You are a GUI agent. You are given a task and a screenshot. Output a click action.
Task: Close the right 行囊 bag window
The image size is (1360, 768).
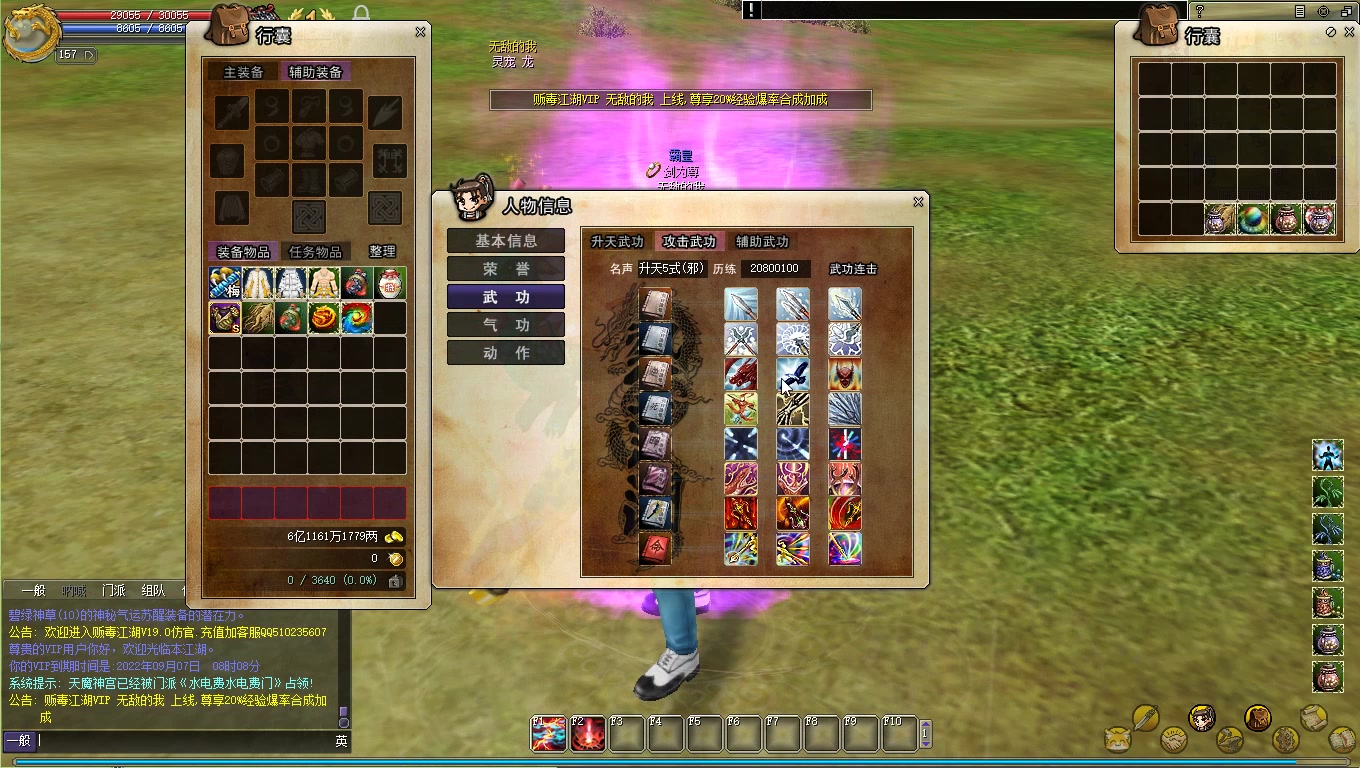pos(1347,32)
